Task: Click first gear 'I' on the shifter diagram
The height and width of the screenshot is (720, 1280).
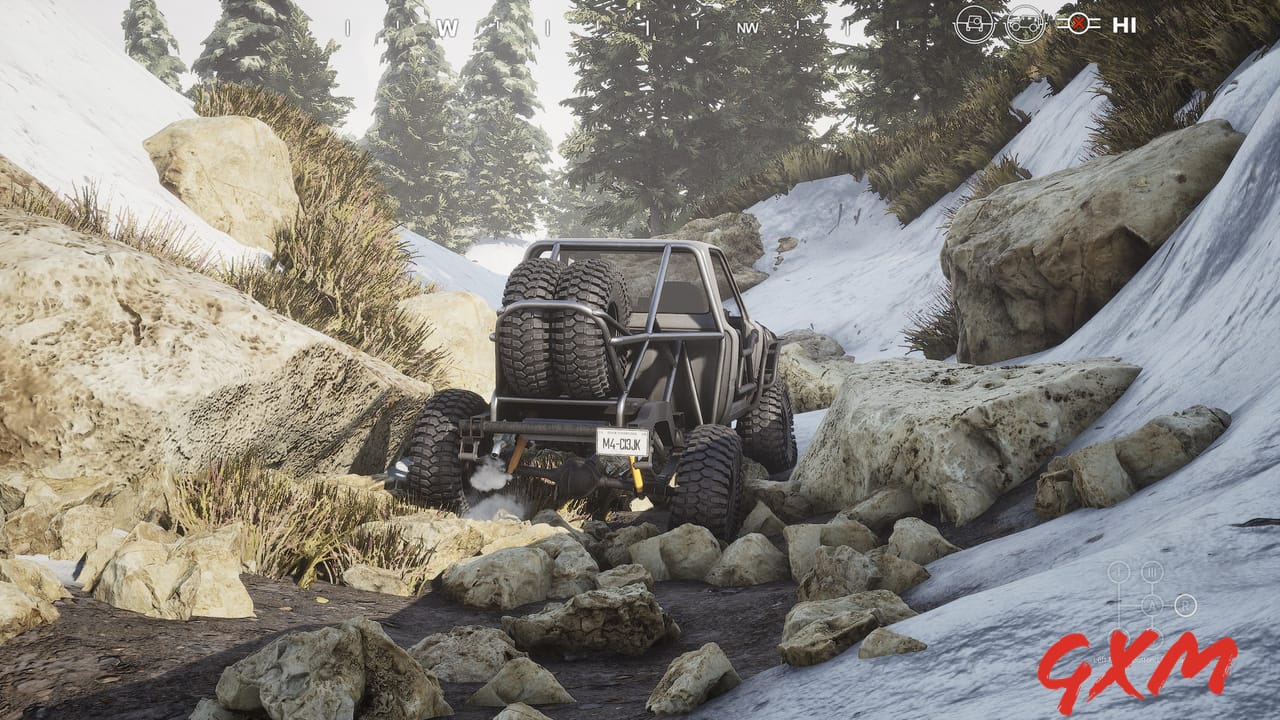Action: [x=1117, y=571]
